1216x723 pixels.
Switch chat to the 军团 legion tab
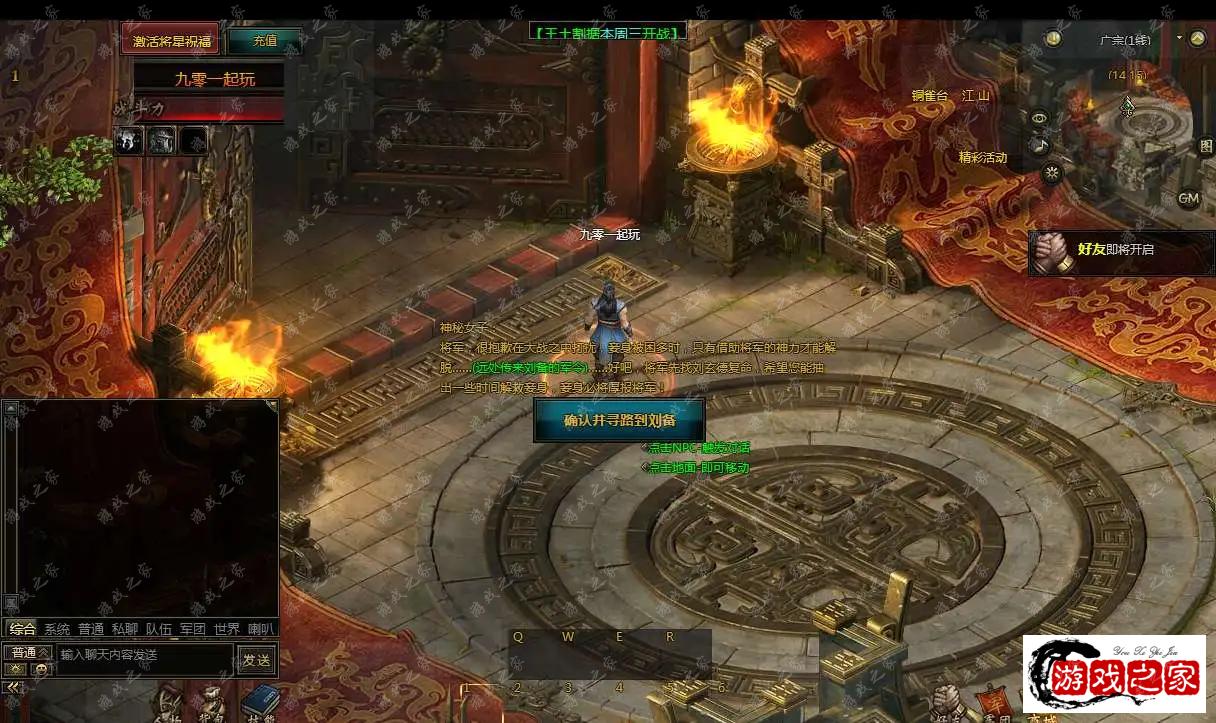pos(192,629)
